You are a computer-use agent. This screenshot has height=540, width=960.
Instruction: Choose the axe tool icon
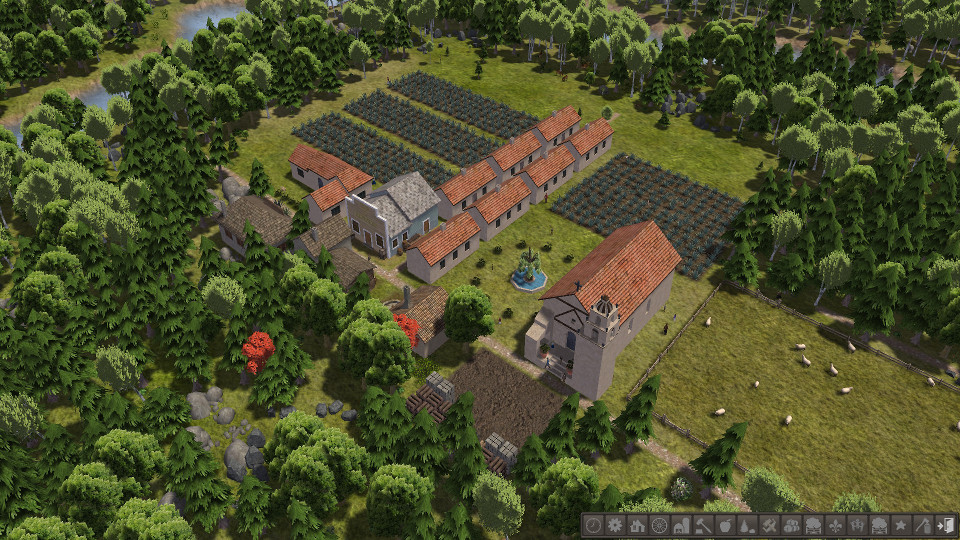923,525
